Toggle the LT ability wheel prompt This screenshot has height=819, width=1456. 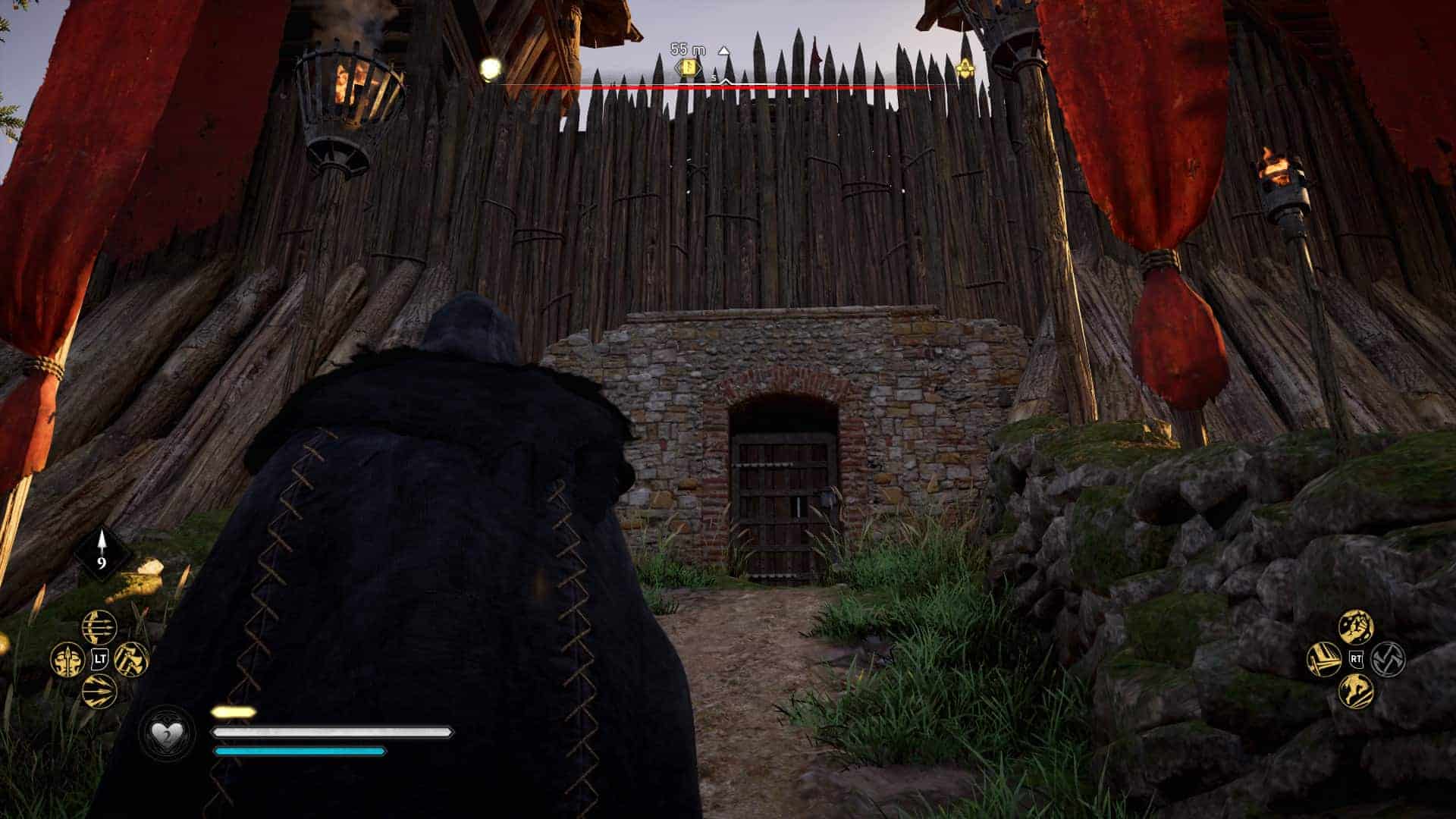click(99, 658)
